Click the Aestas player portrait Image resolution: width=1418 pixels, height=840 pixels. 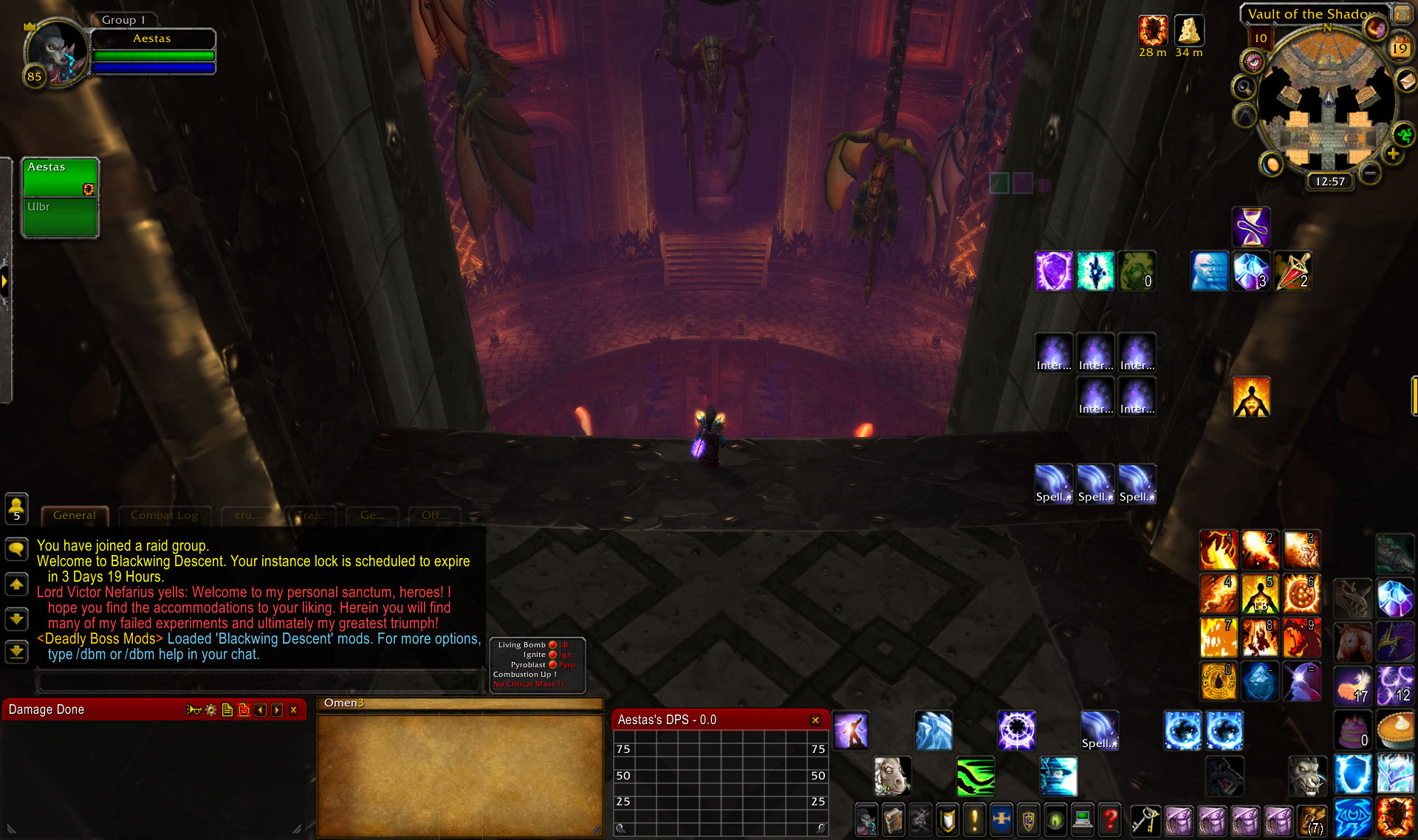[55, 53]
